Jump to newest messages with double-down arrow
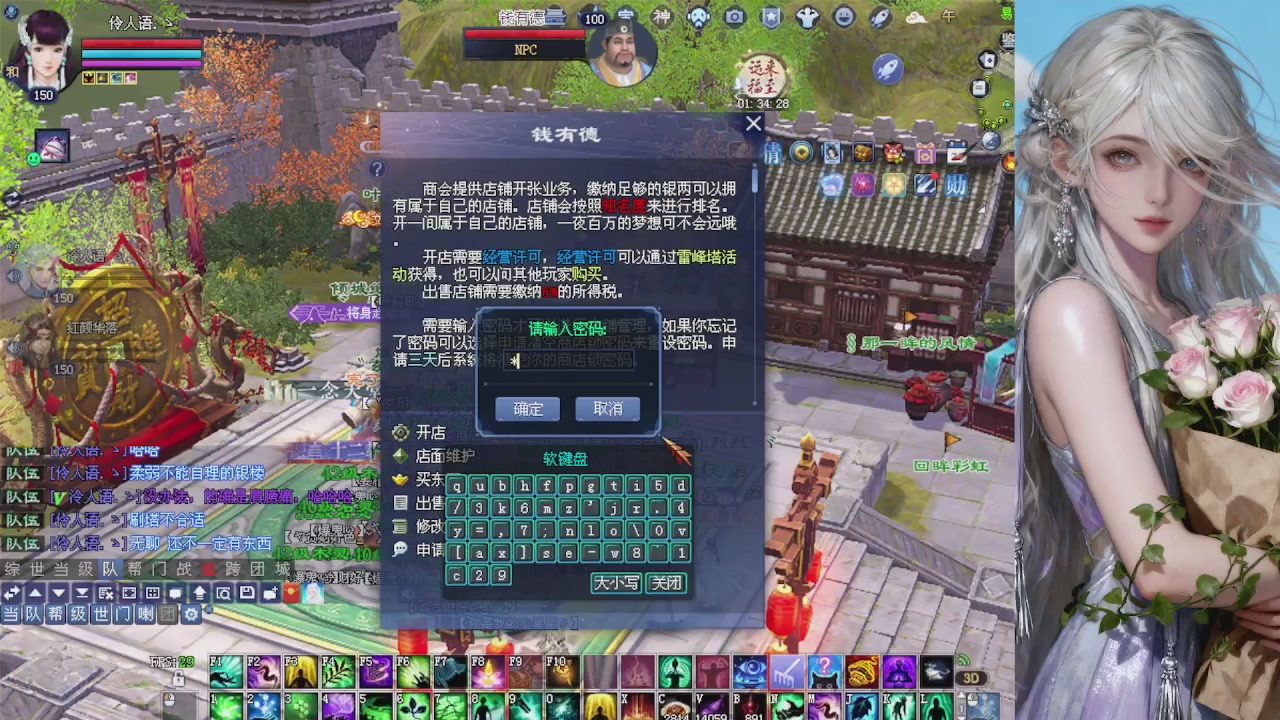Viewport: 1280px width, 720px height. 80,591
